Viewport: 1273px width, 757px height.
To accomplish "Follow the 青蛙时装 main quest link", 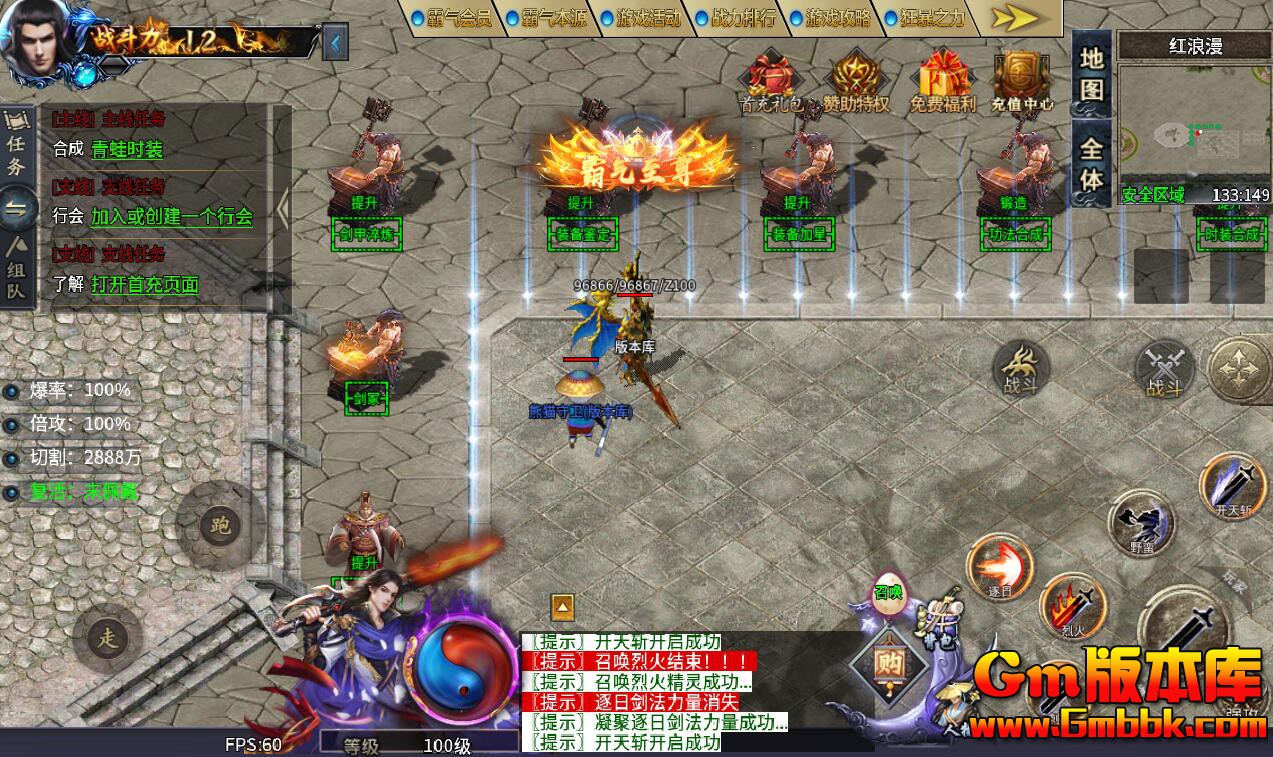I will pos(127,150).
